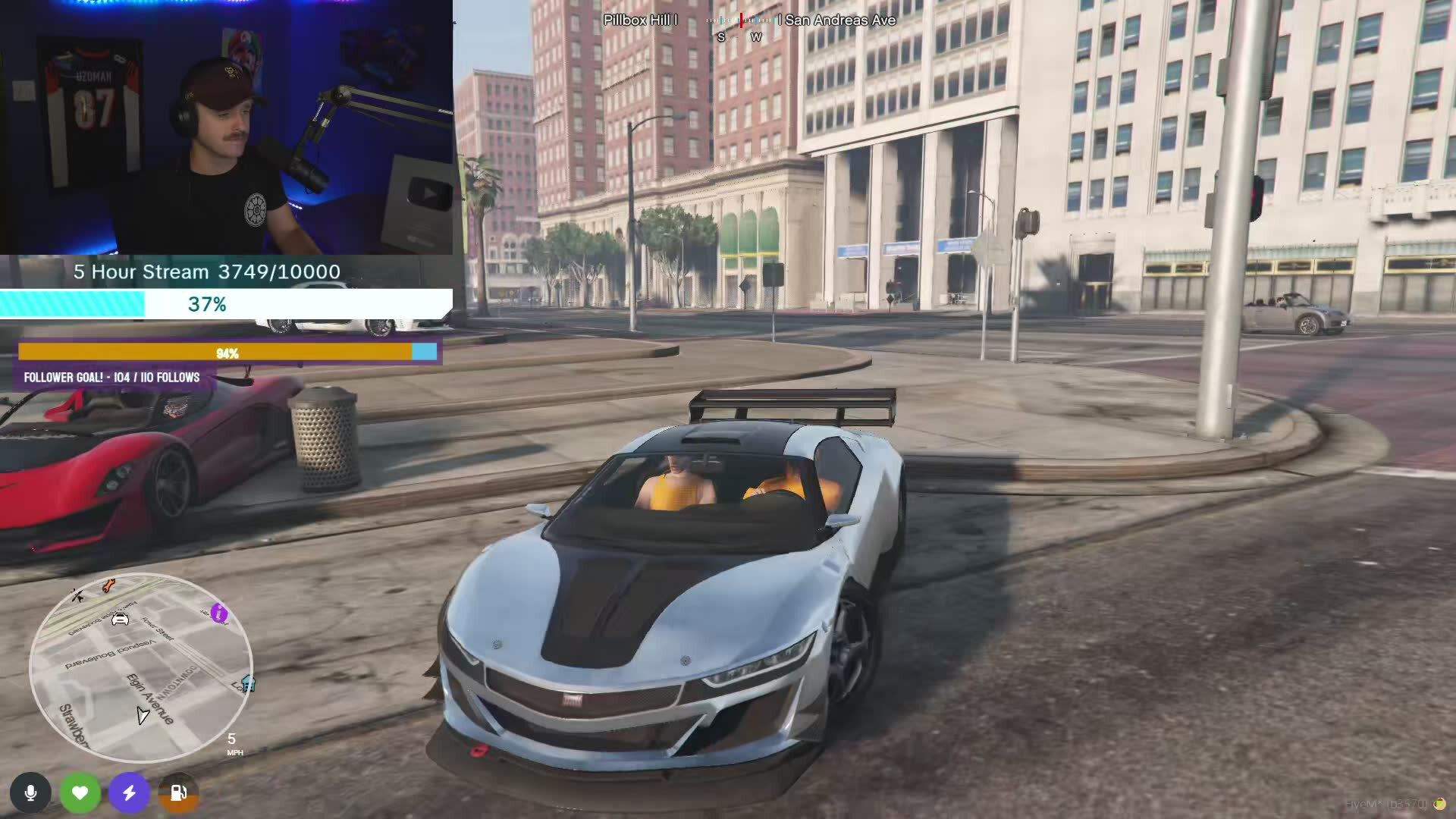The image size is (1456, 819).
Task: Select the purple info marker on minimap
Action: [219, 613]
